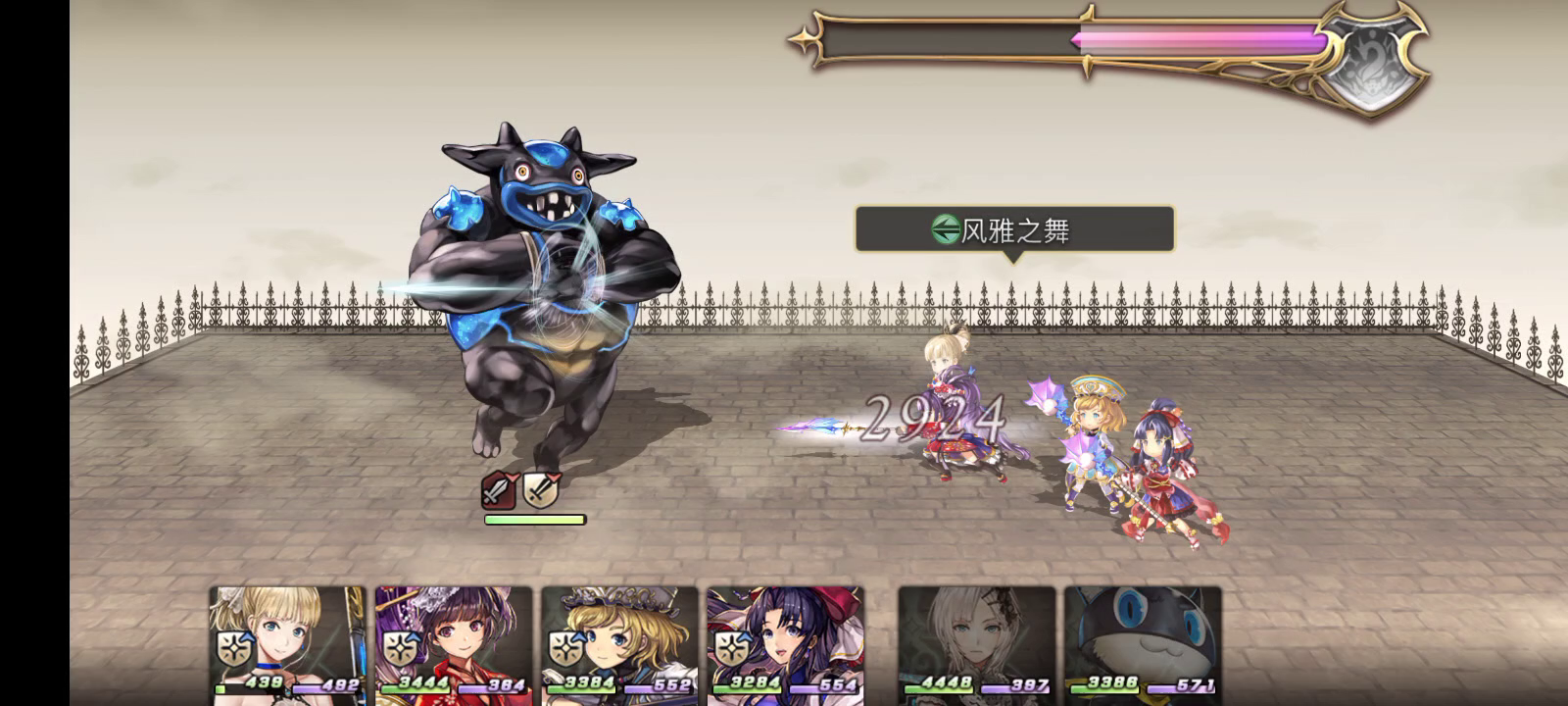Choose the dark-haired girl in red kimono portrait
Screen dimensions: 1568x706
point(454,642)
